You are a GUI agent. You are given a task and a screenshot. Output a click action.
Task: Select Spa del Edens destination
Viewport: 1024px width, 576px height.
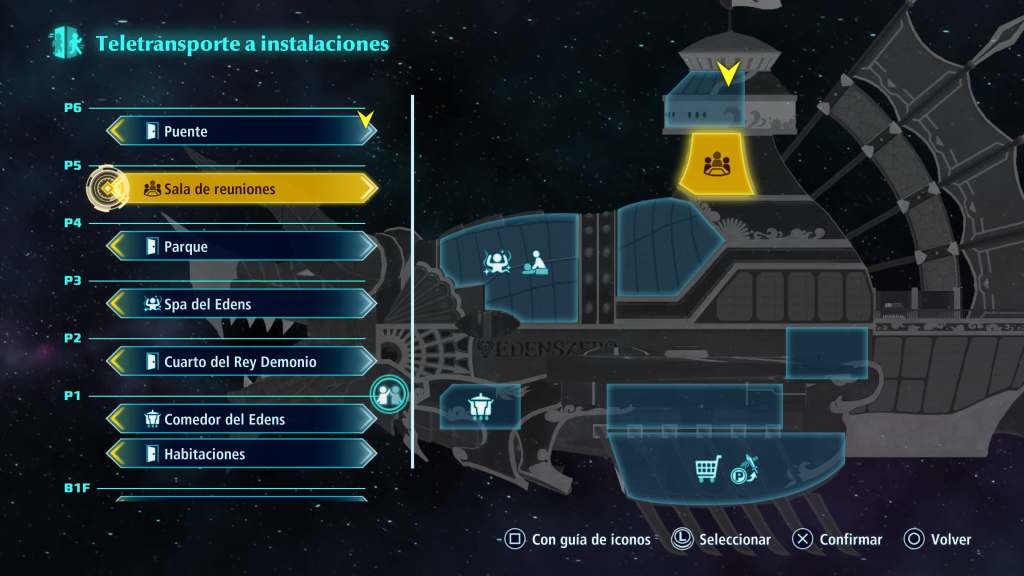coord(241,304)
